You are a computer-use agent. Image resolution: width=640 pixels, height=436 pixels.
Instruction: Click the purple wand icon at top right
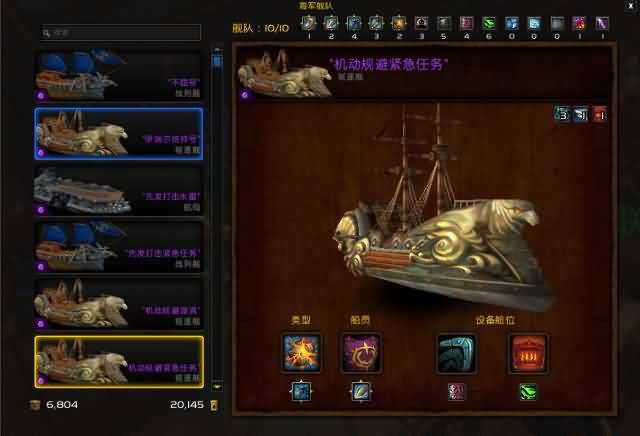point(601,22)
